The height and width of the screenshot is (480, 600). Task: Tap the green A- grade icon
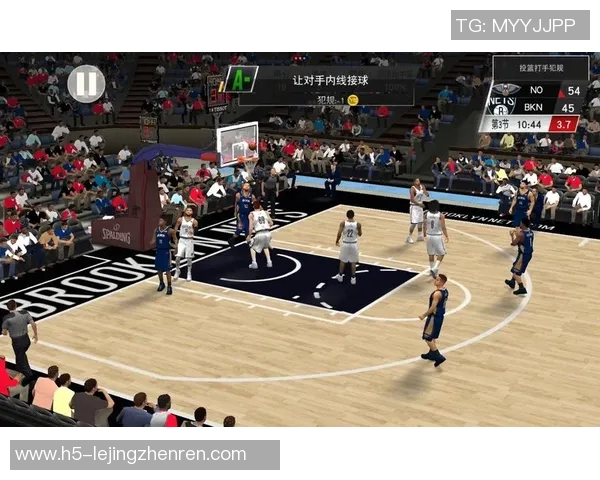(239, 79)
